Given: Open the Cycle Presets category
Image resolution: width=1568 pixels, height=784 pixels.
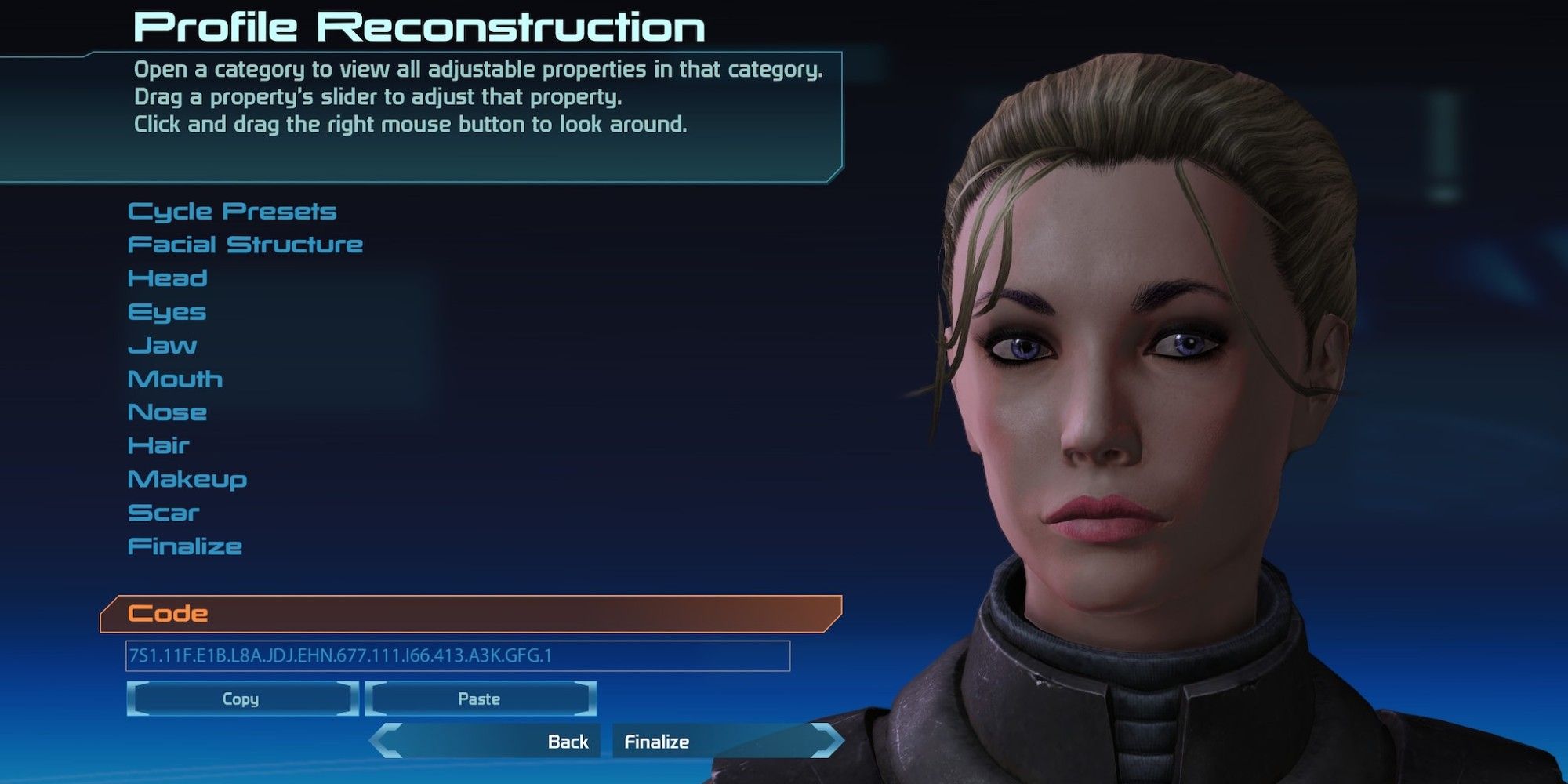Looking at the screenshot, I should click(x=232, y=212).
